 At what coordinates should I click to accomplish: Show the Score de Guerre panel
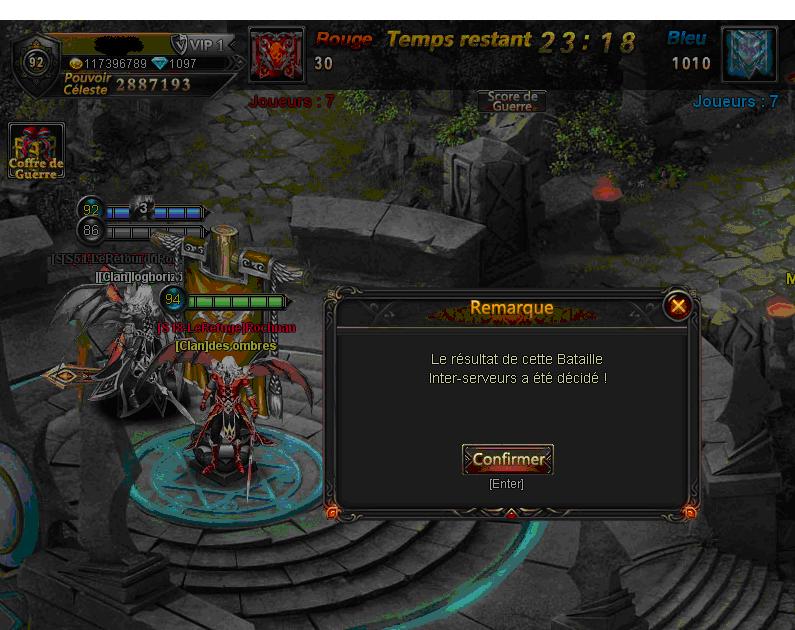tap(512, 101)
